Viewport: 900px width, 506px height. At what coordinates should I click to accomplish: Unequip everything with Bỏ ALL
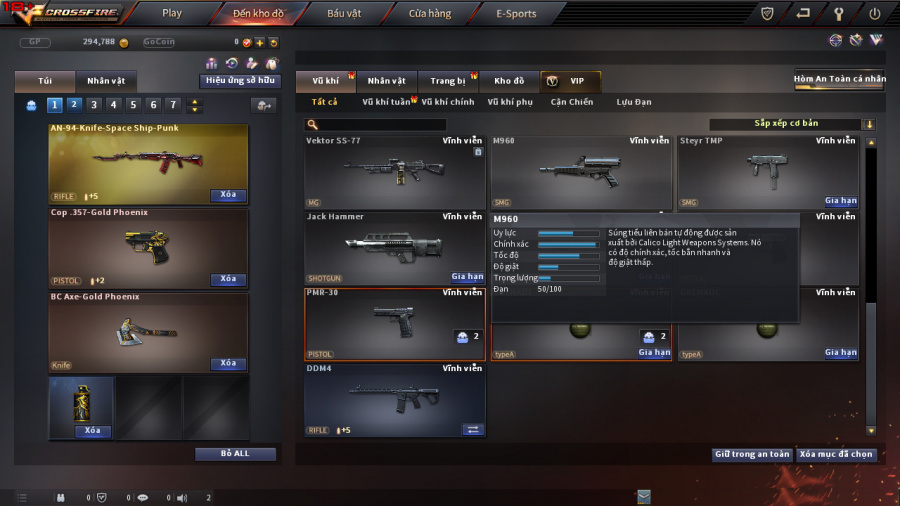[235, 454]
